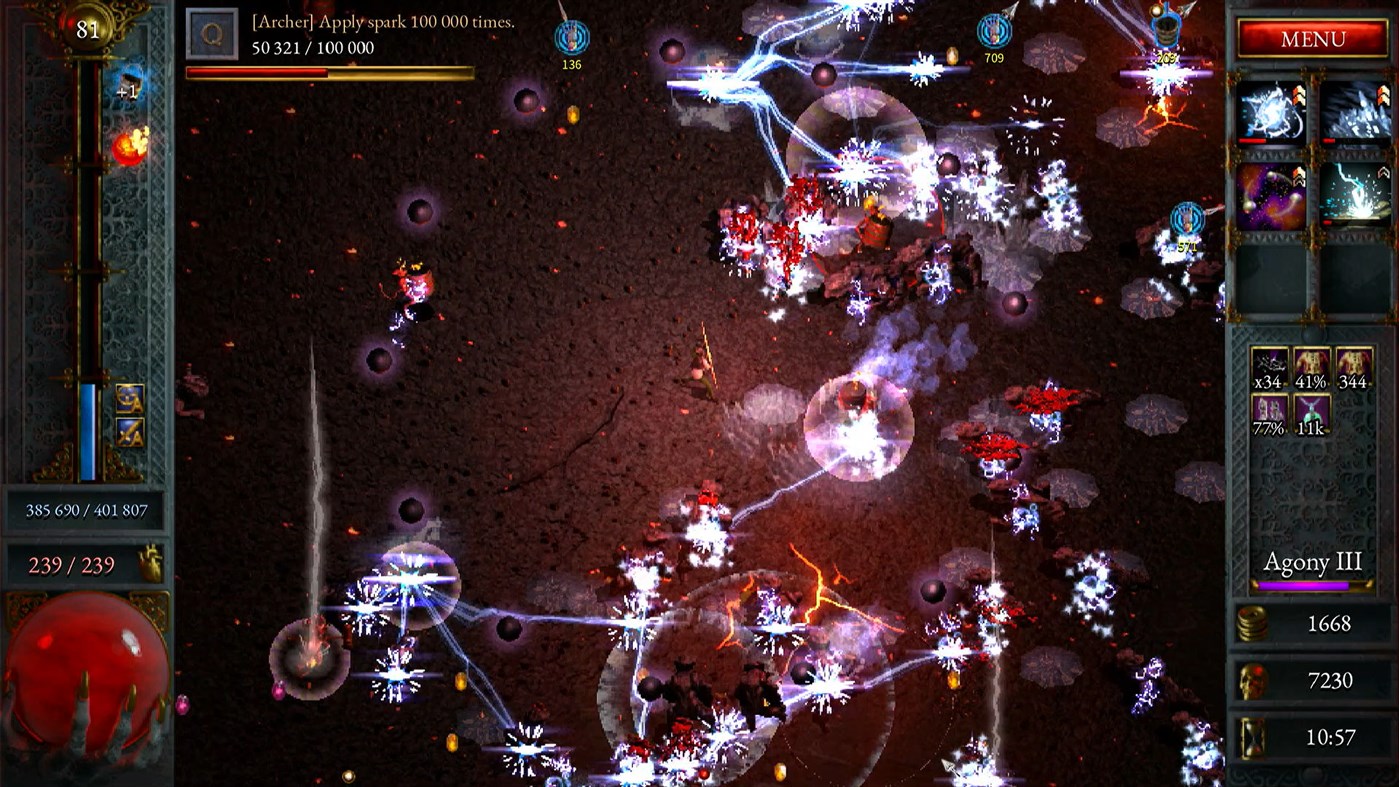1399x787 pixels.
Task: Click the upgrade arrows on cosmic orbs ability
Action: (1299, 178)
